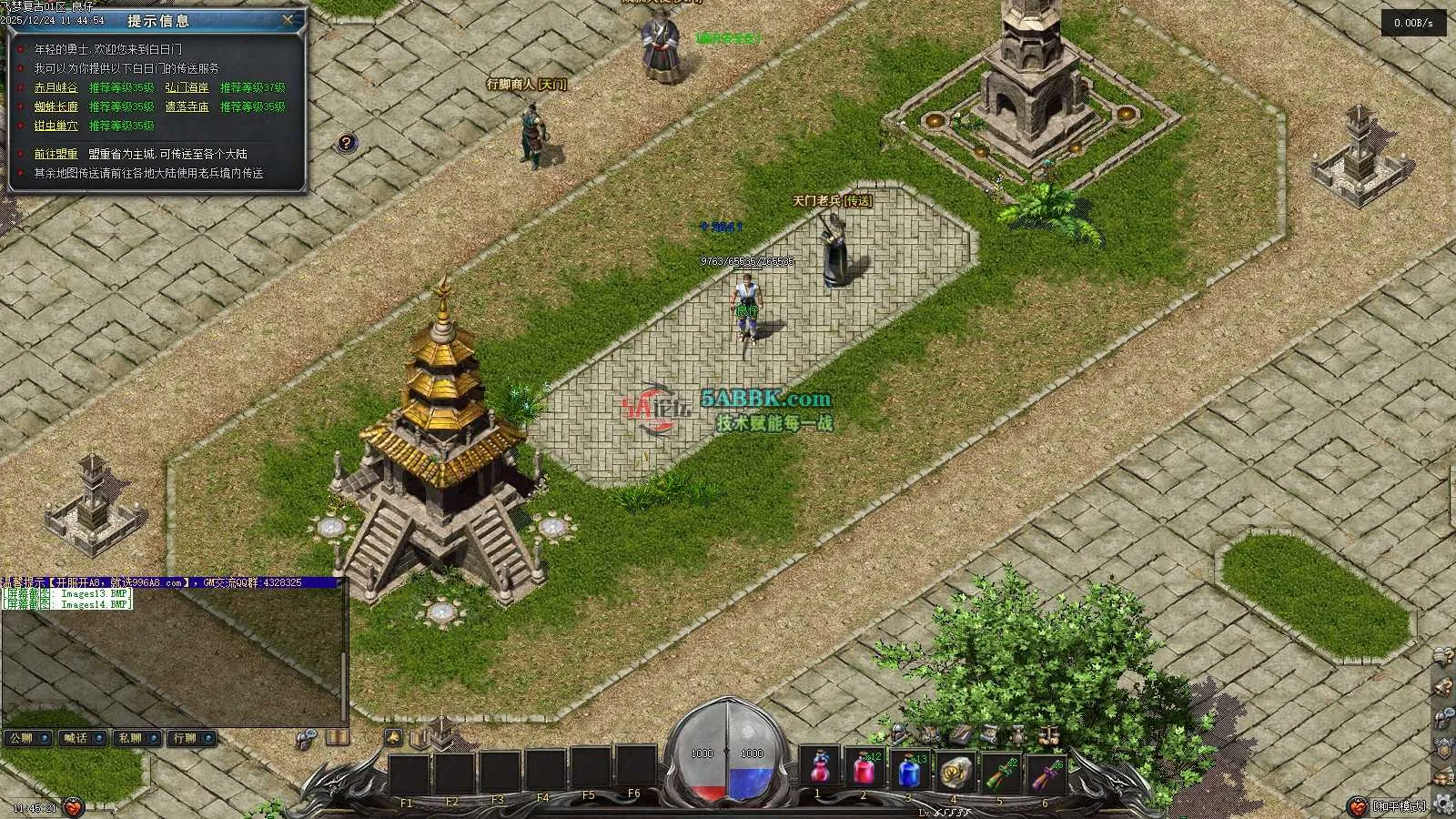The height and width of the screenshot is (819, 1456).
Task: Switch to the 公聊 chat channel
Action: [27, 738]
